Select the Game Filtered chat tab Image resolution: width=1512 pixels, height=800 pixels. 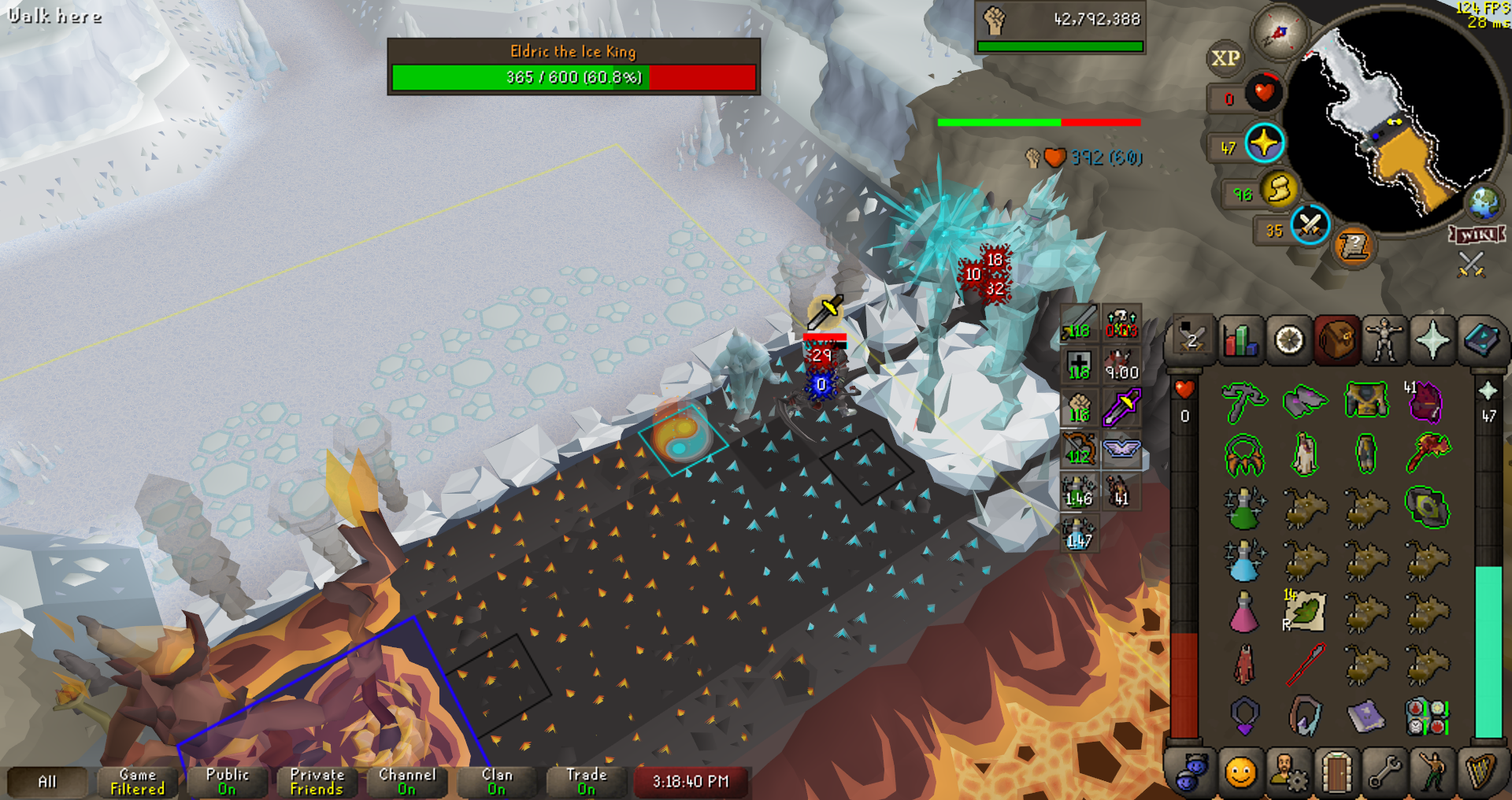pyautogui.click(x=137, y=781)
